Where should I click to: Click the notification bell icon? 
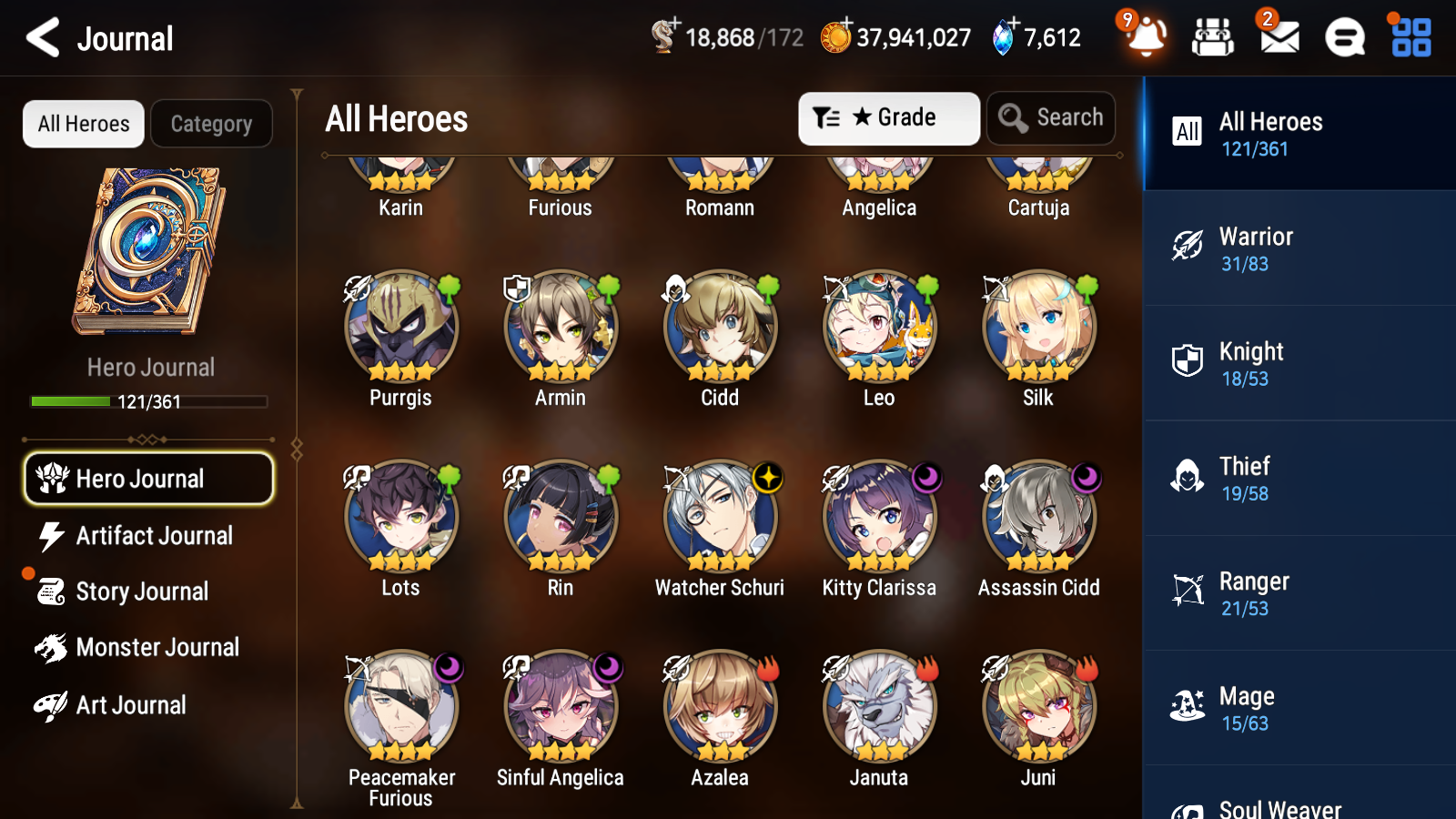(1146, 39)
